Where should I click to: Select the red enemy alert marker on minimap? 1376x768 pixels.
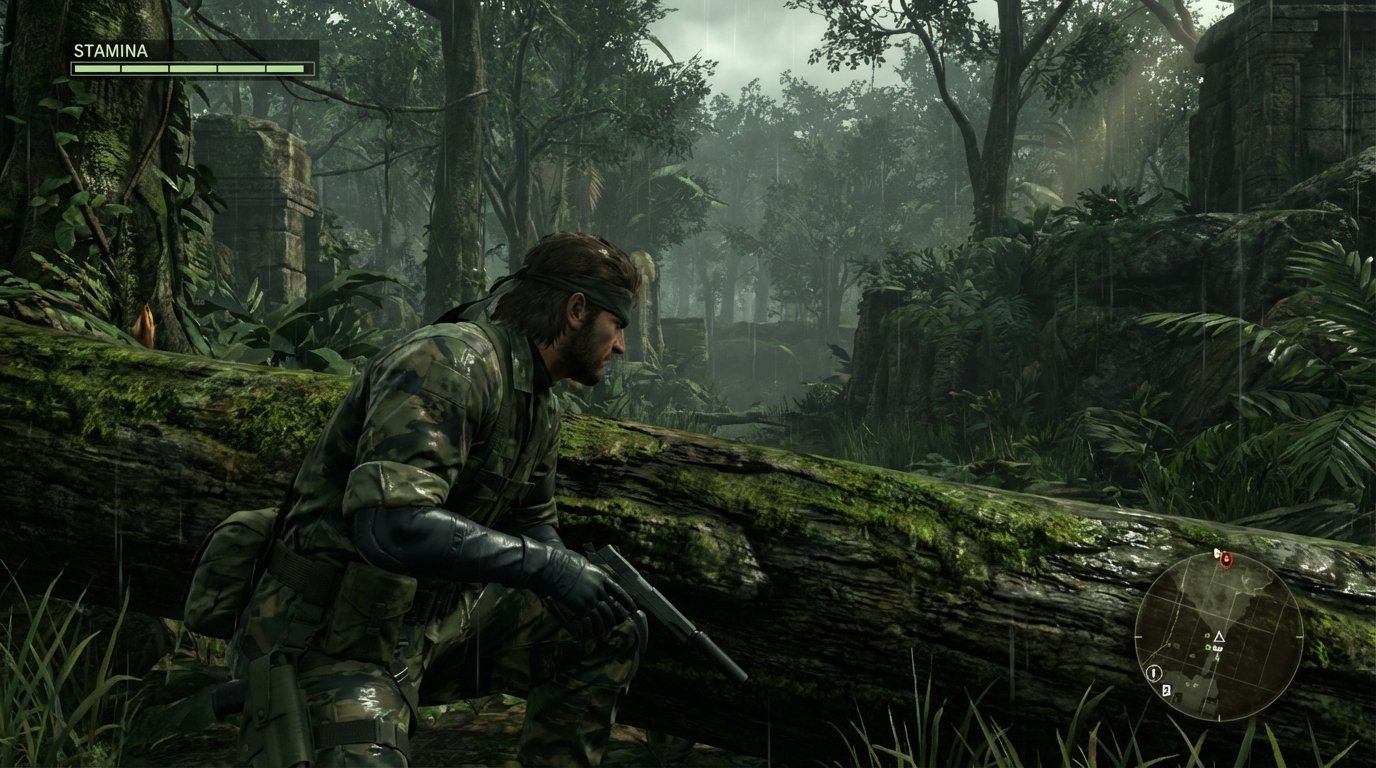coord(1226,561)
